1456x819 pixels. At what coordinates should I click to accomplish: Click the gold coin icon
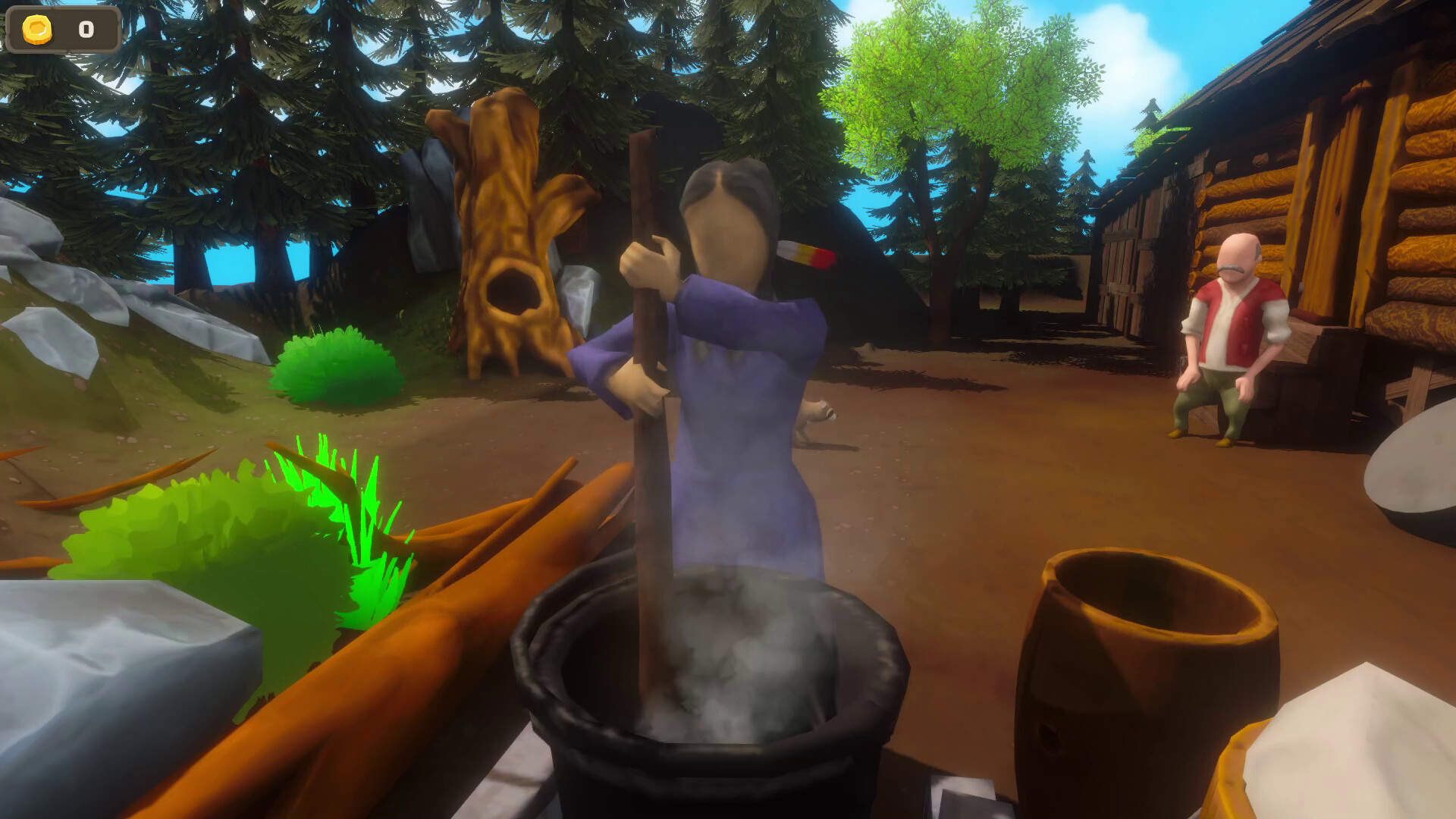(x=36, y=28)
